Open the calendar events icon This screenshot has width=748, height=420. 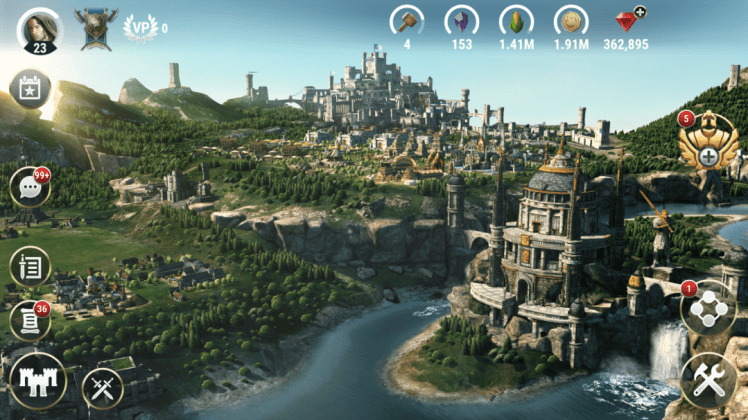point(29,89)
